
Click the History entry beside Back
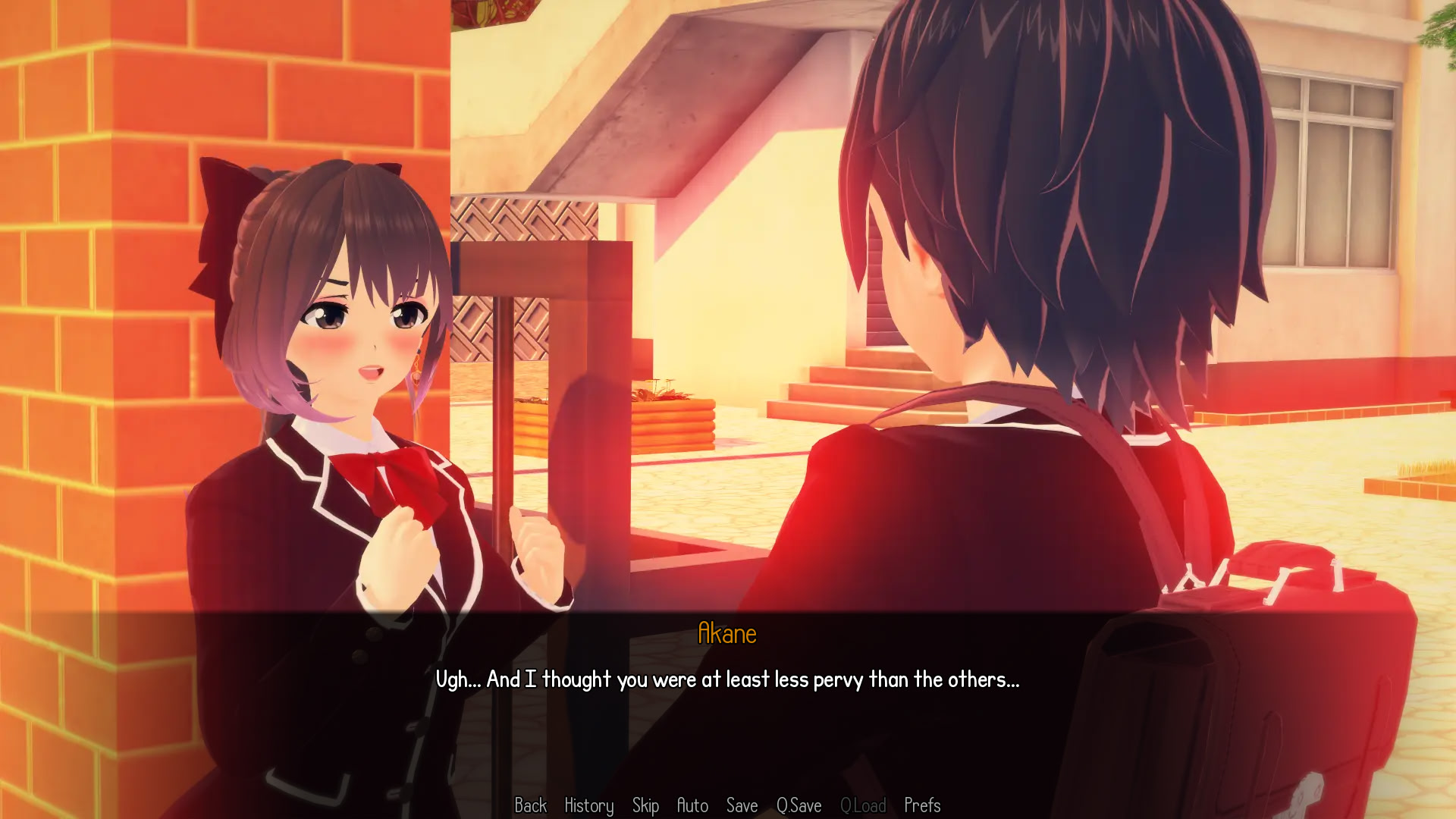(589, 806)
